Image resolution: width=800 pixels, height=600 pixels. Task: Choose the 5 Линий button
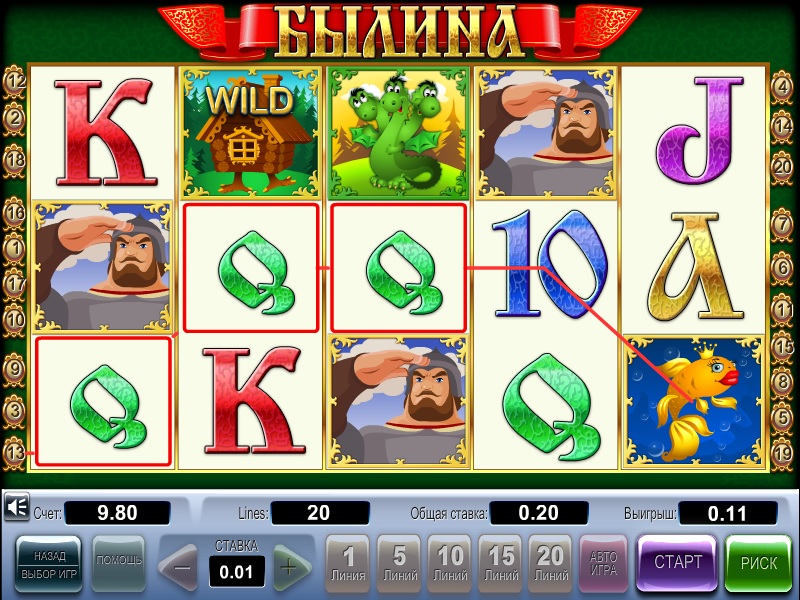tap(399, 565)
